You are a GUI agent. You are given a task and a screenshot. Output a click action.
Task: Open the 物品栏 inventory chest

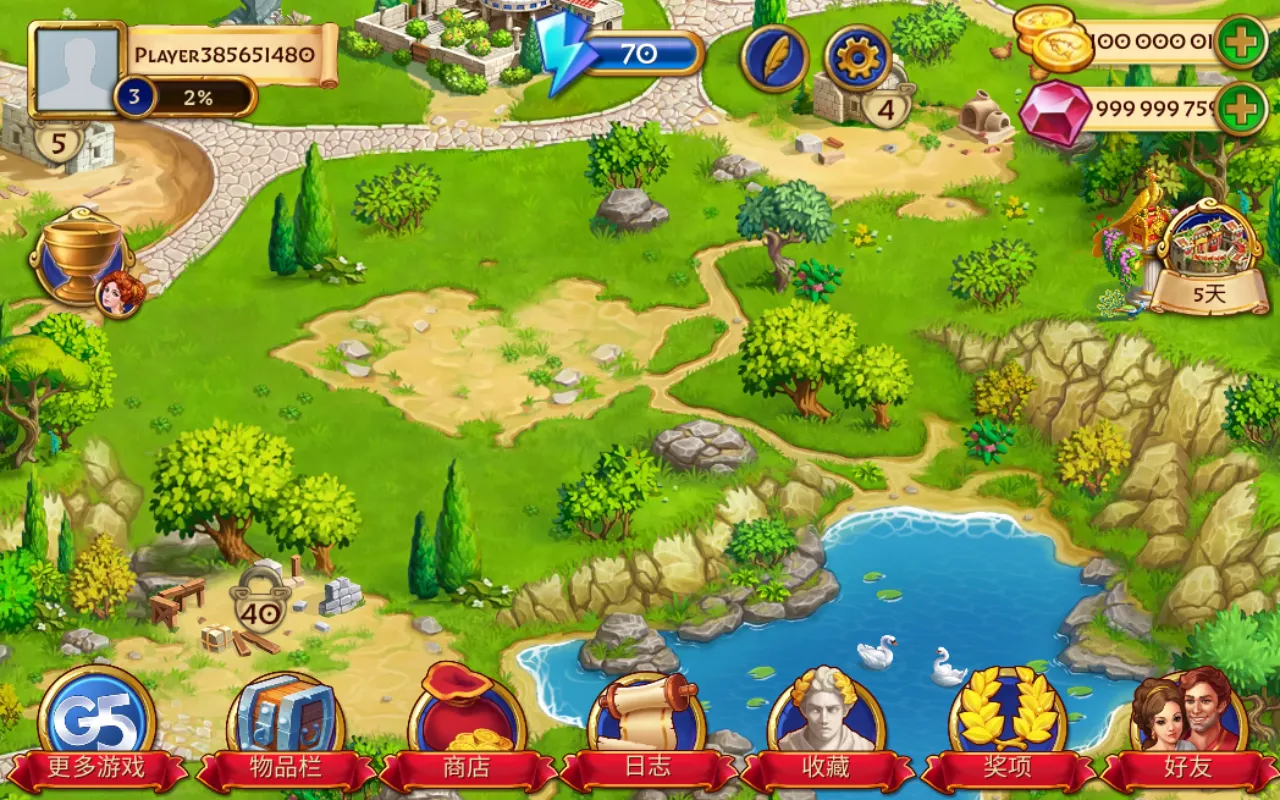coord(285,730)
